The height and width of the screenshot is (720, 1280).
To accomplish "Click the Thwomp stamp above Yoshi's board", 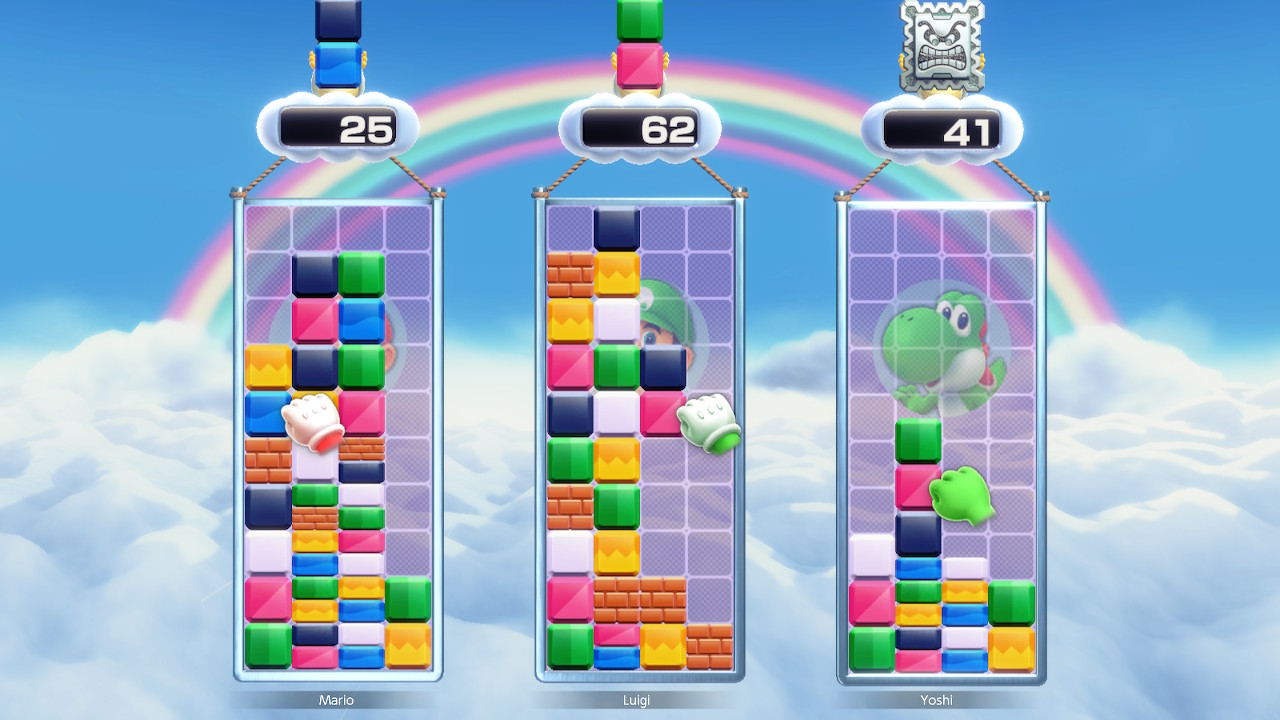I will pos(943,45).
